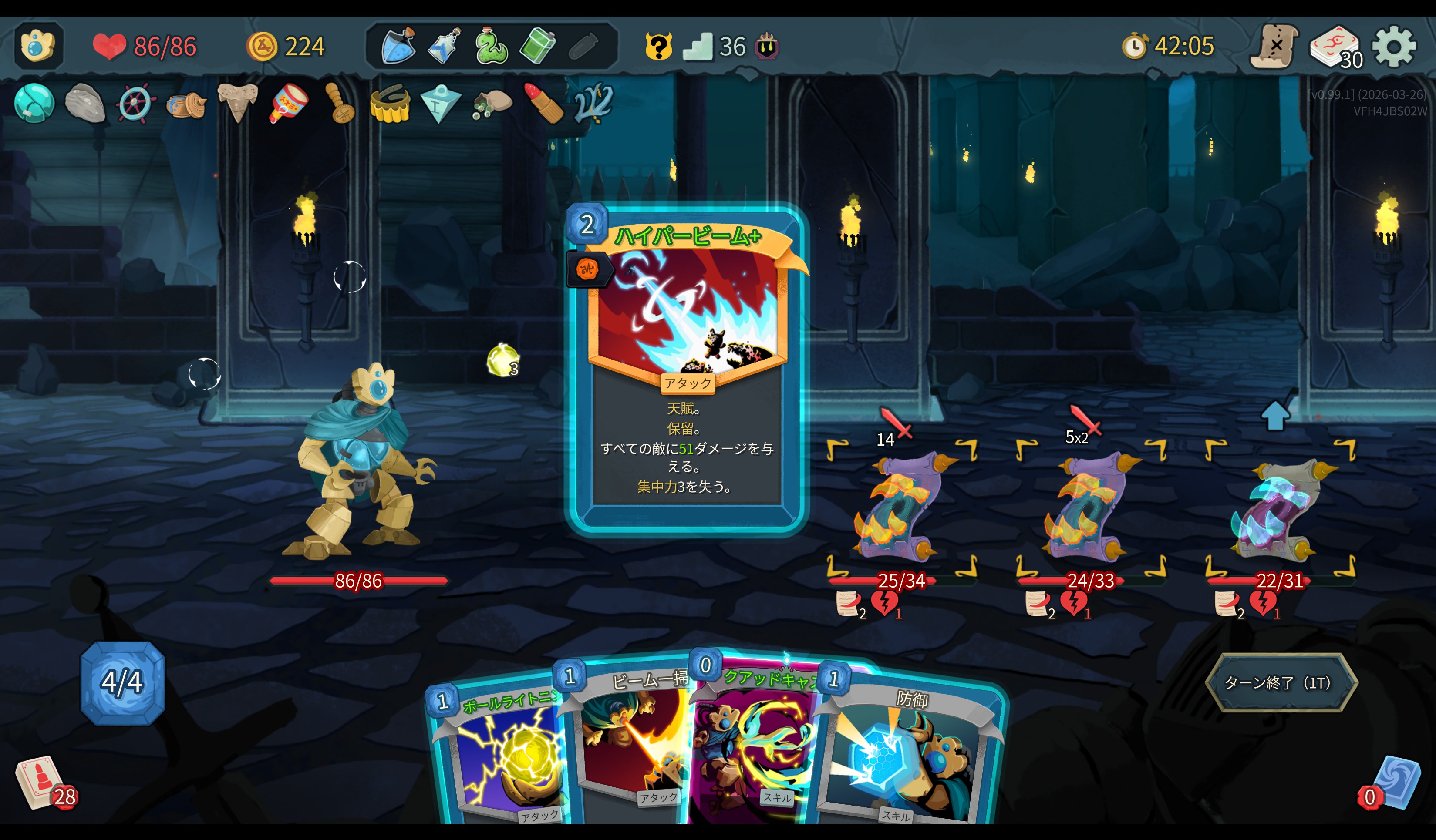Viewport: 1436px width, 840px height.
Task: Select the ビーム一掃 attack card
Action: 633,740
